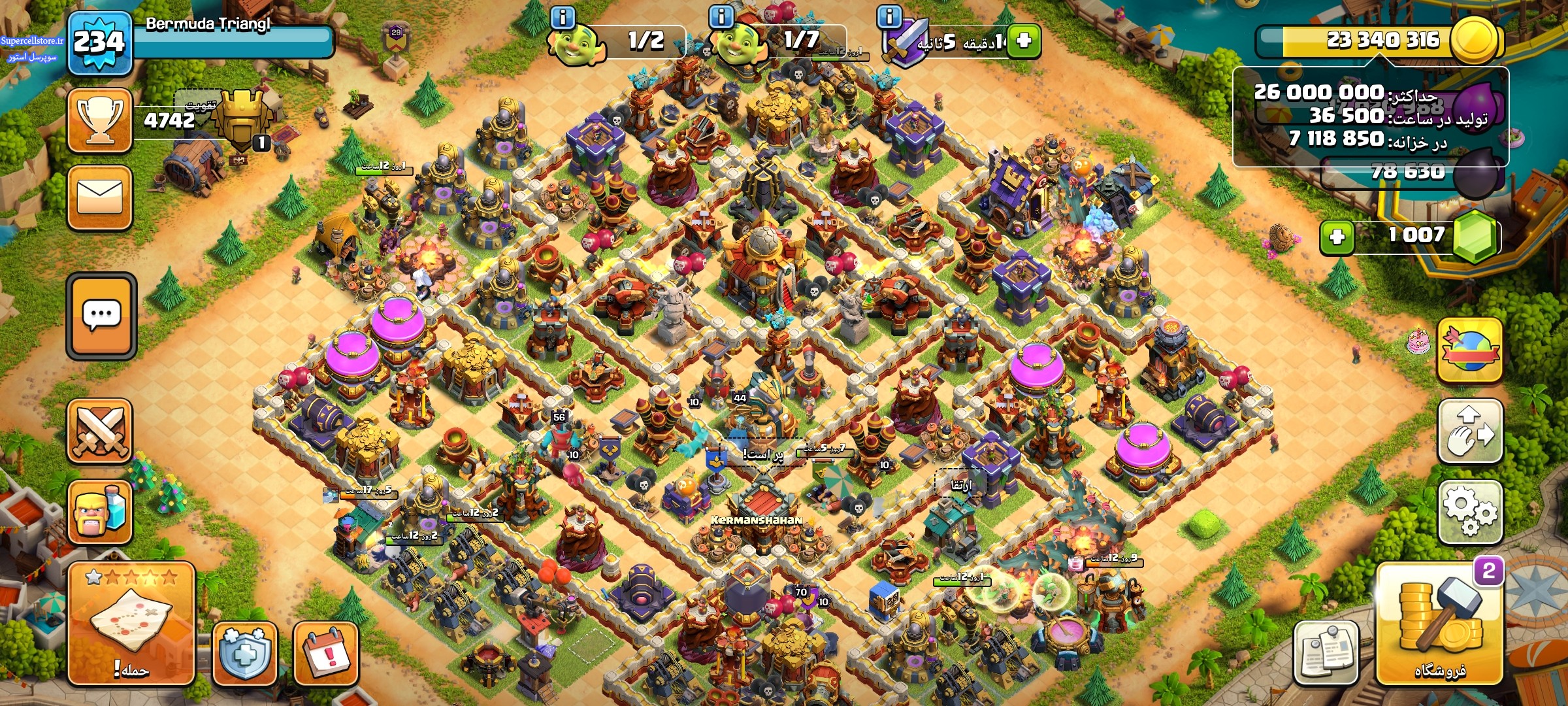Show builder info for the 1/7 goblin

pyautogui.click(x=721, y=17)
